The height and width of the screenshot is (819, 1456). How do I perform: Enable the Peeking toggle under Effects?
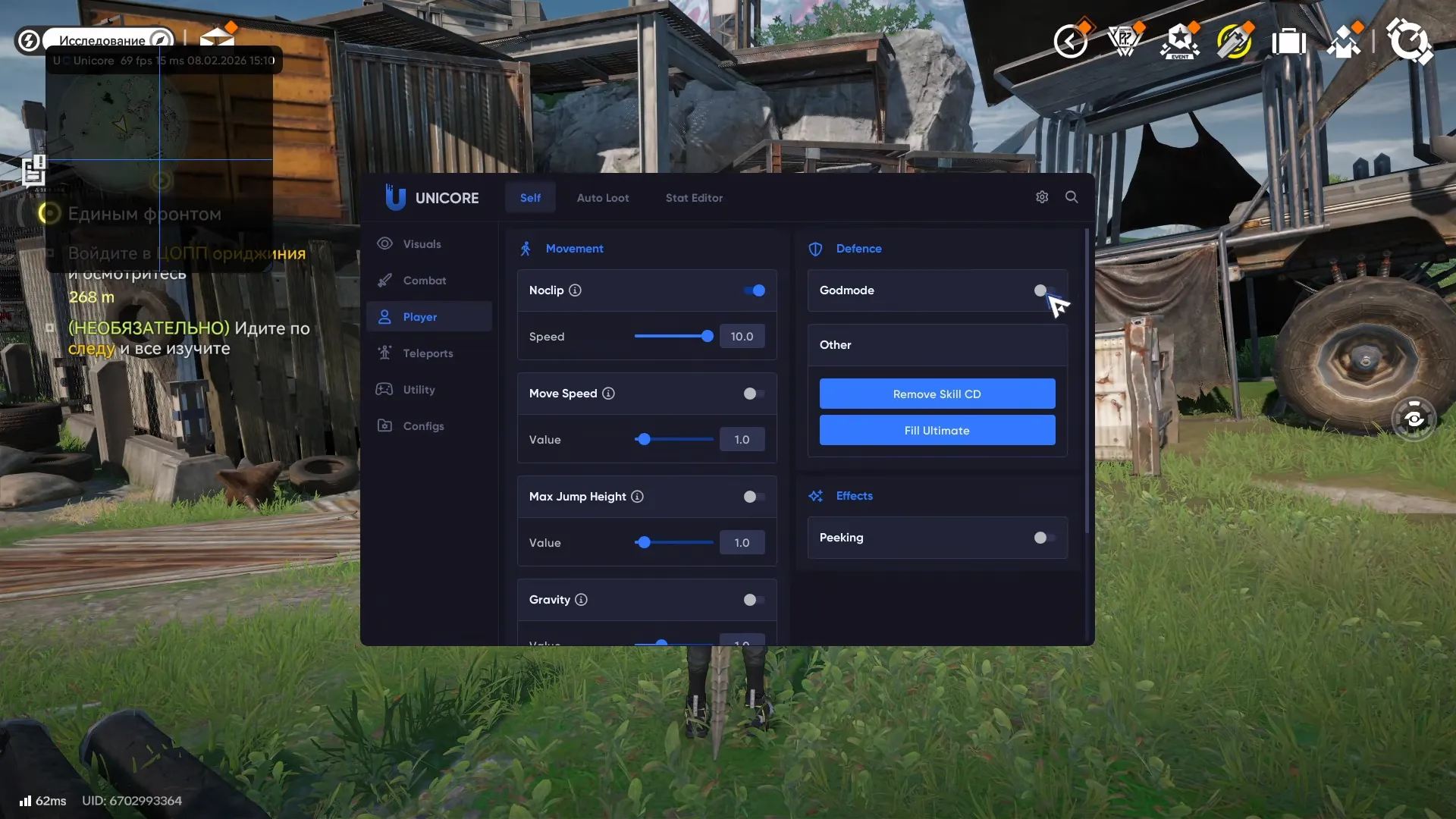[x=1043, y=538]
